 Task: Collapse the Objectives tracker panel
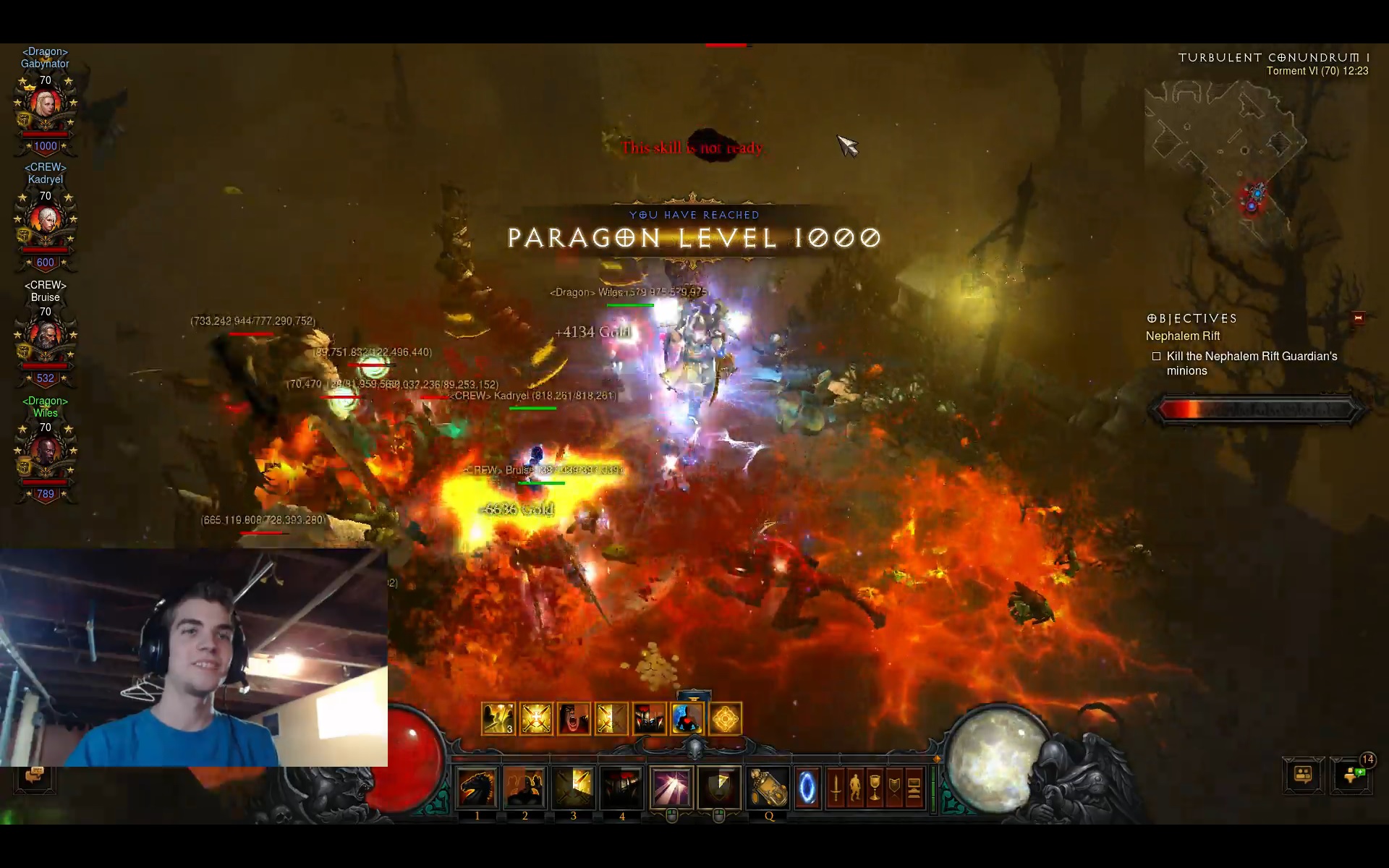click(1358, 318)
